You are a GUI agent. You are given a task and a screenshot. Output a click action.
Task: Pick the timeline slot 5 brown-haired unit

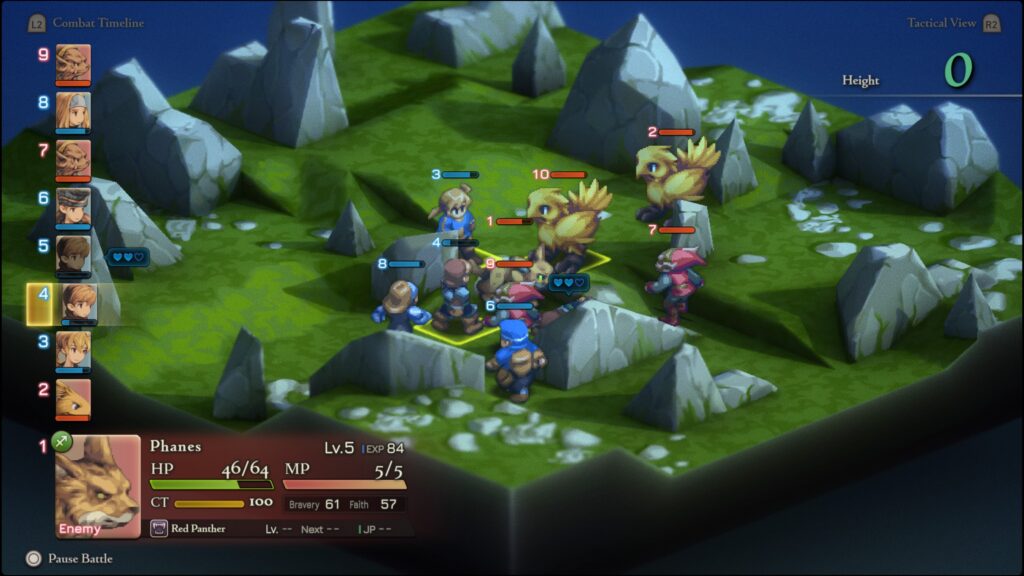73,253
